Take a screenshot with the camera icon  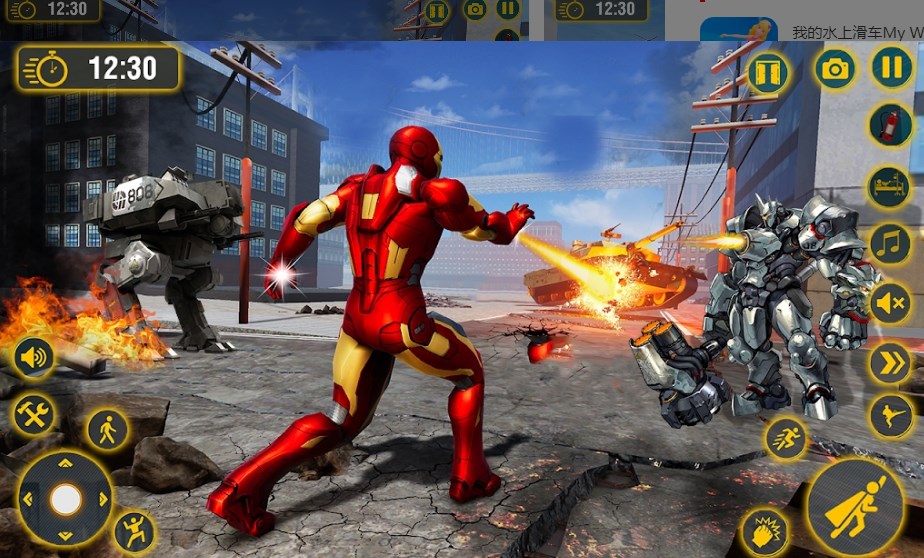click(x=835, y=69)
